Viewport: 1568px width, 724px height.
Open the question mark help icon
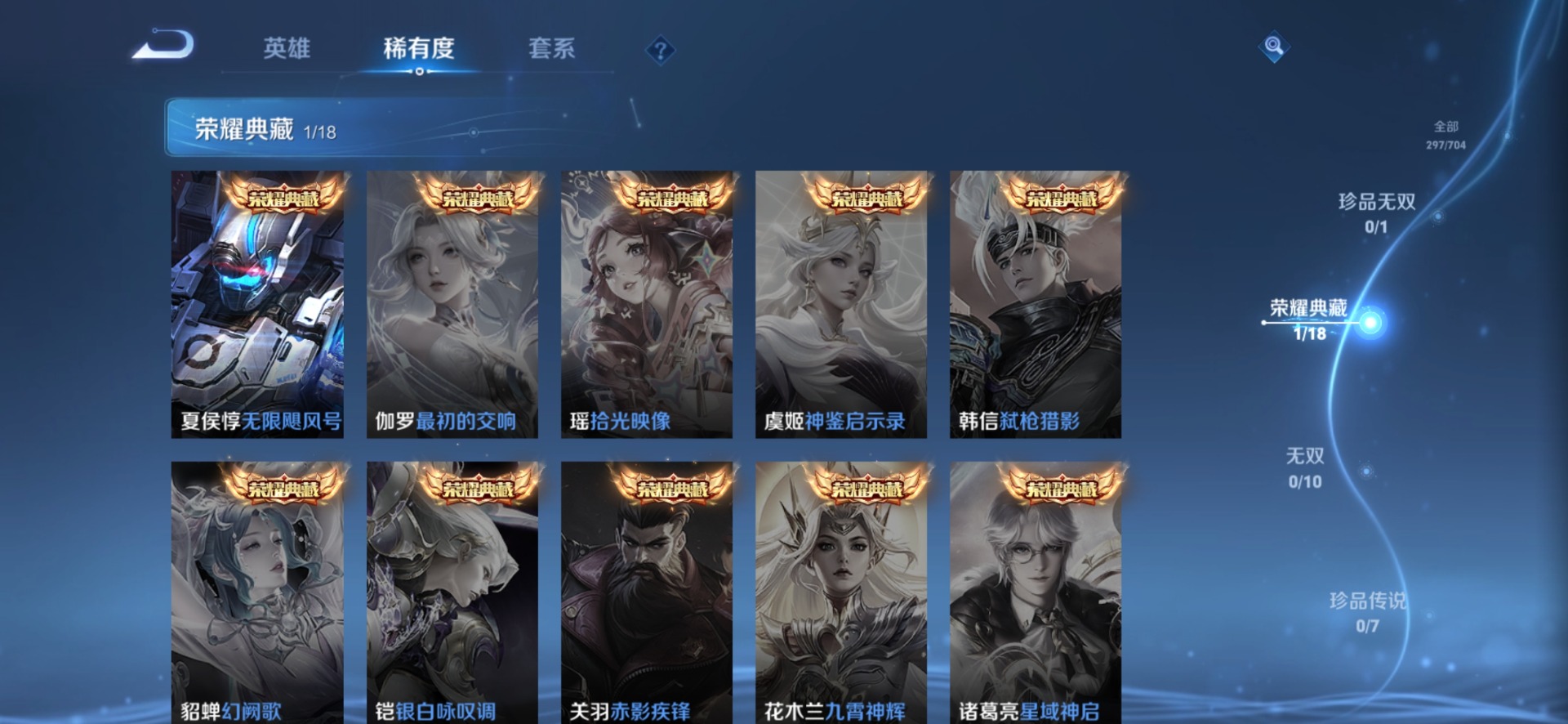point(660,51)
